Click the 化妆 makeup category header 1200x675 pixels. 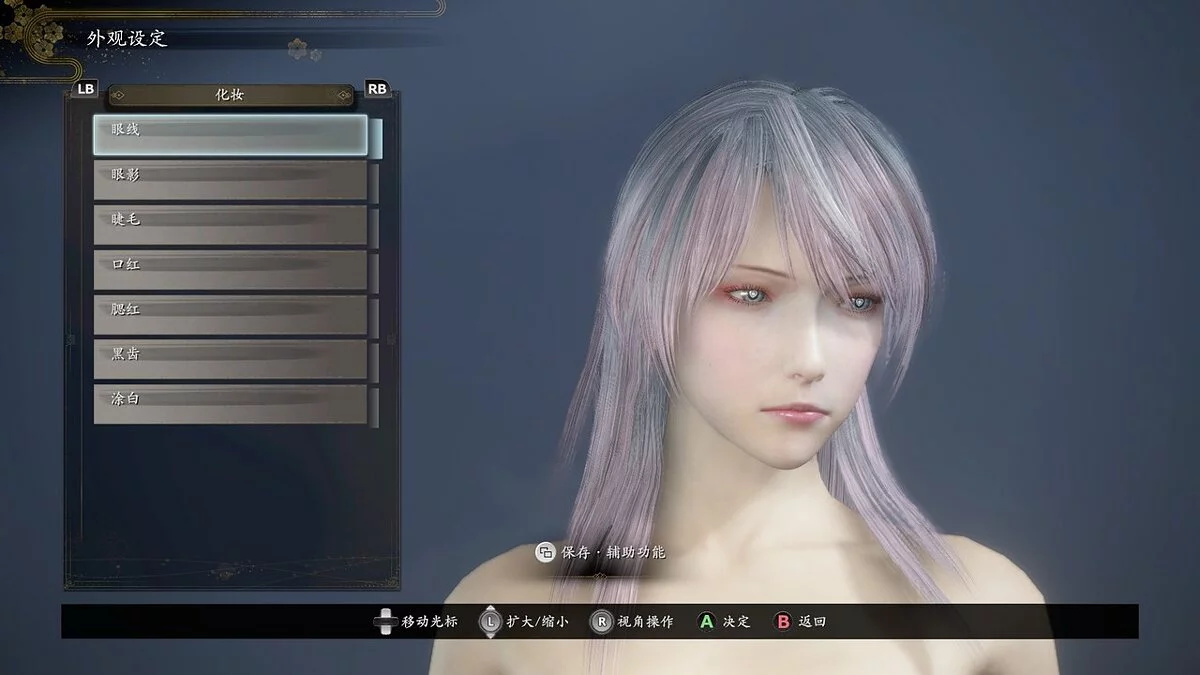tap(230, 95)
